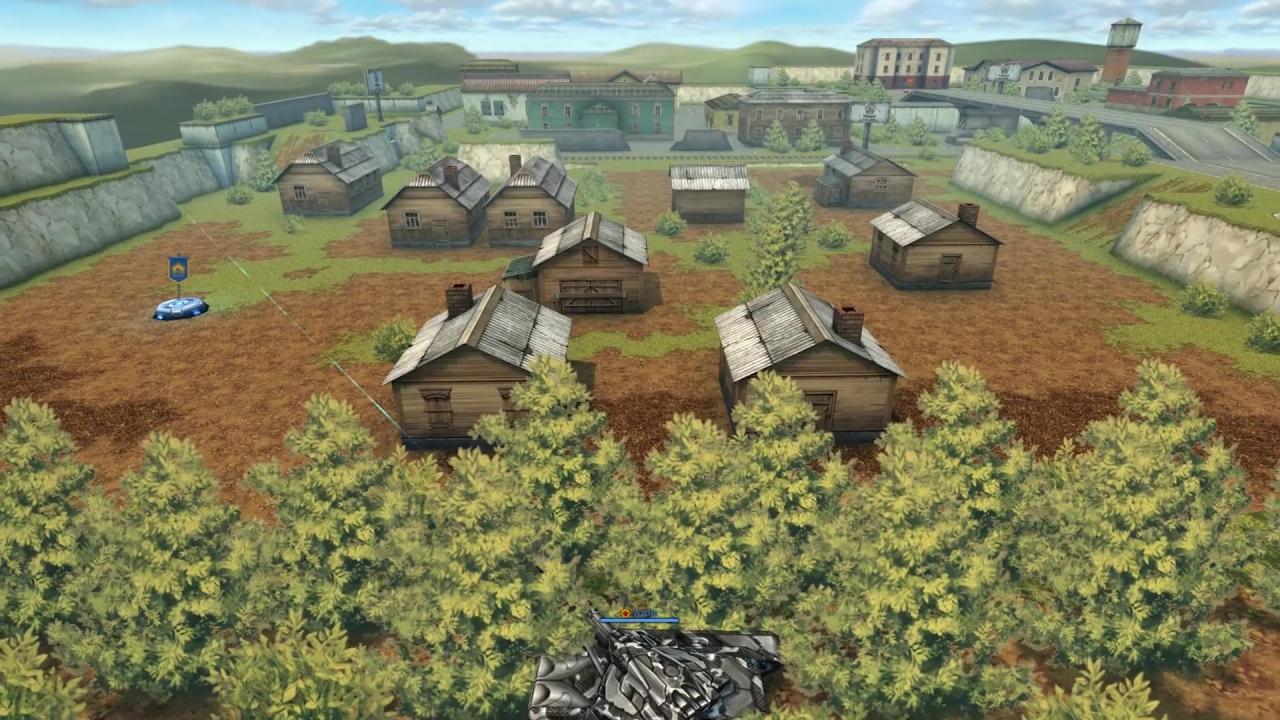
Task: Click the glowing blue spawn pedestal
Action: (180, 308)
